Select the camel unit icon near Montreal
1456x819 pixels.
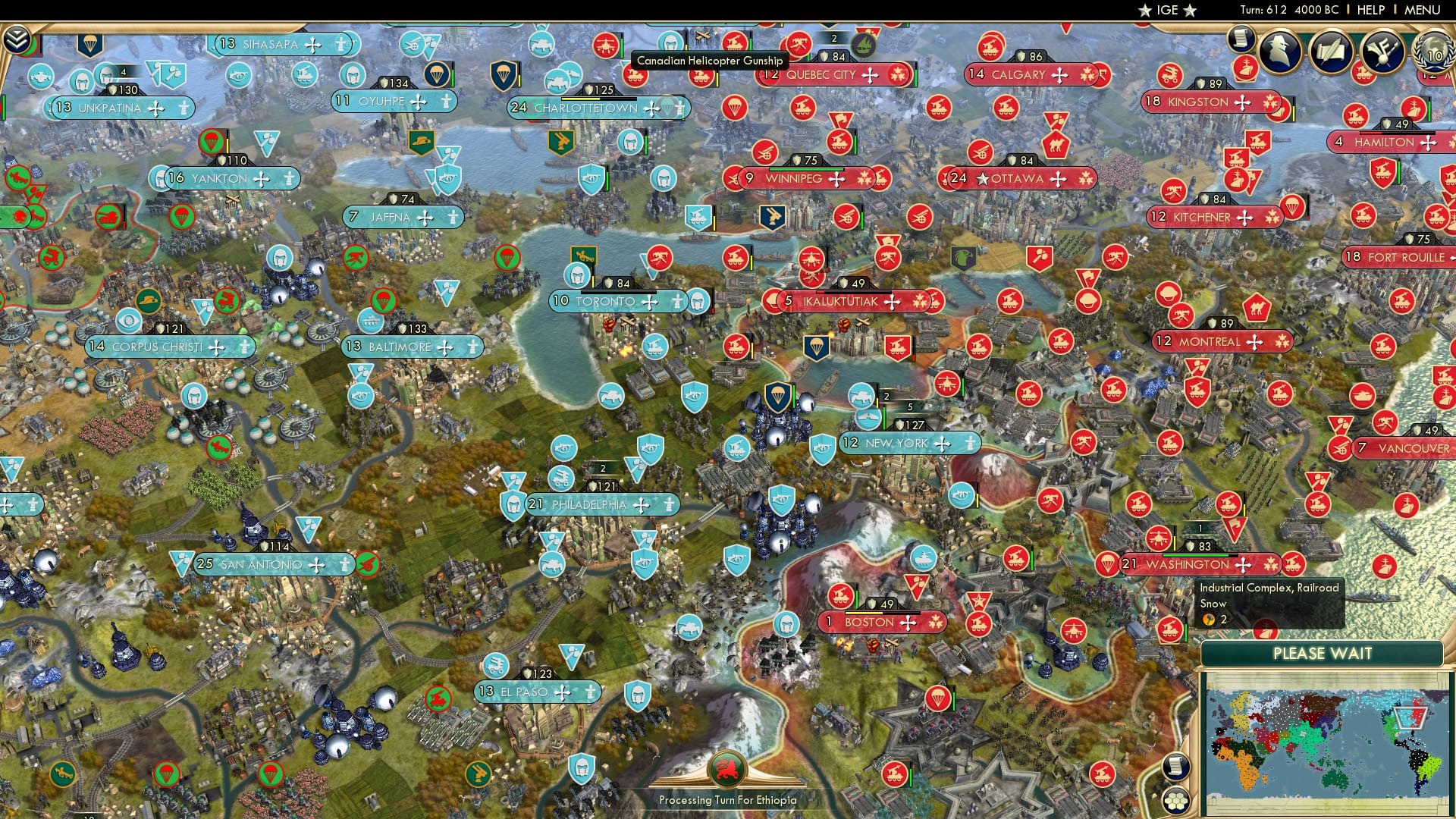1257,306
